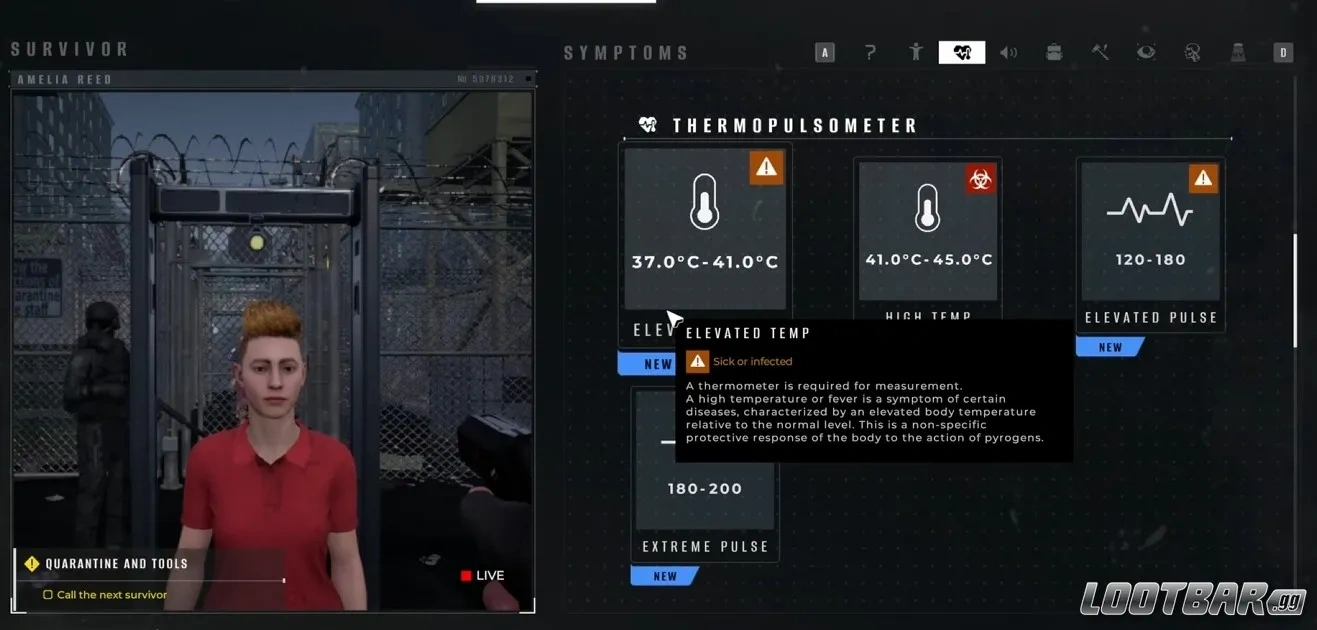Choose the Elevated Pulse symptom card

(1150, 232)
